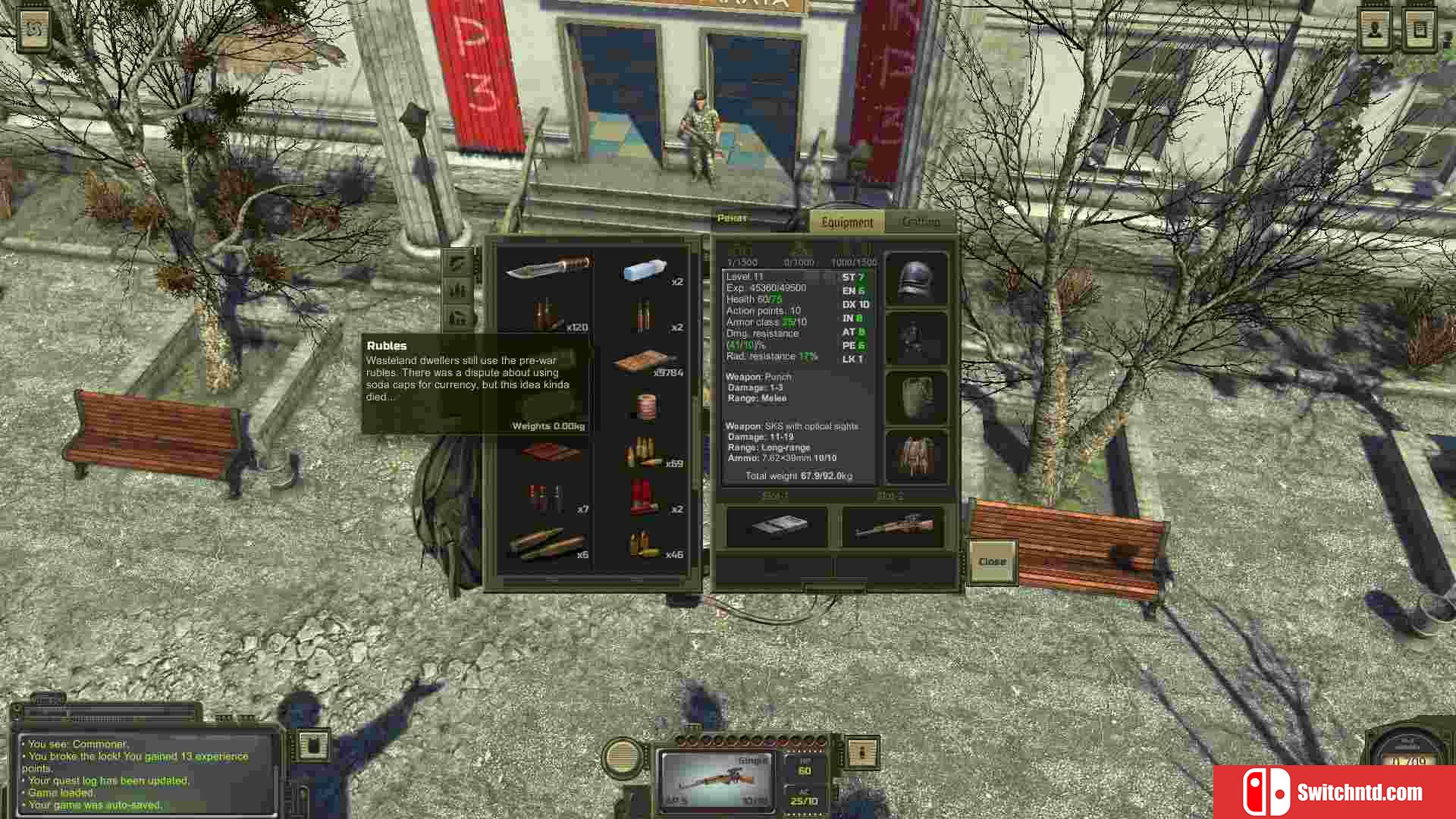Close the inventory window
The height and width of the screenshot is (819, 1456).
[992, 562]
